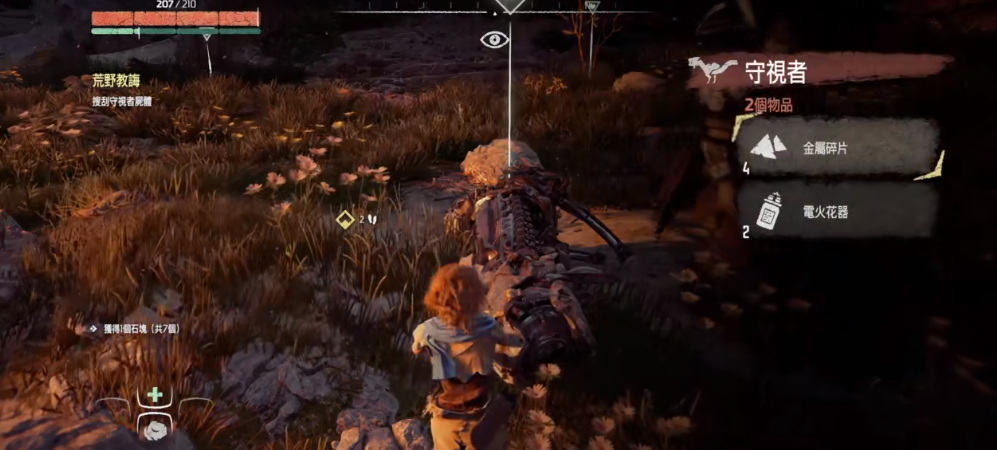
Task: Use the green plus healing icon
Action: pos(154,395)
